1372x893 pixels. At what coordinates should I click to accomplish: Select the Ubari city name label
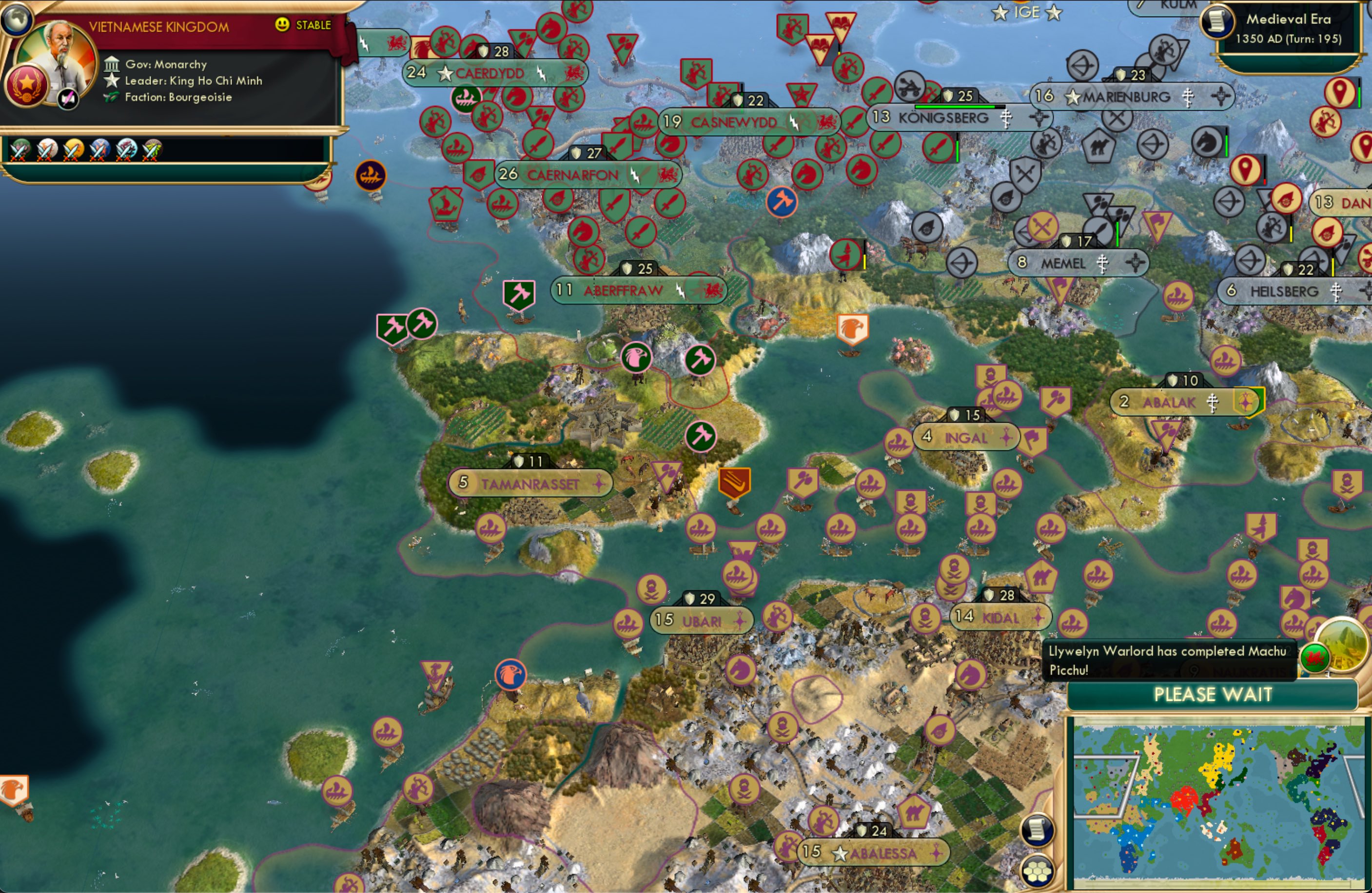click(x=702, y=621)
